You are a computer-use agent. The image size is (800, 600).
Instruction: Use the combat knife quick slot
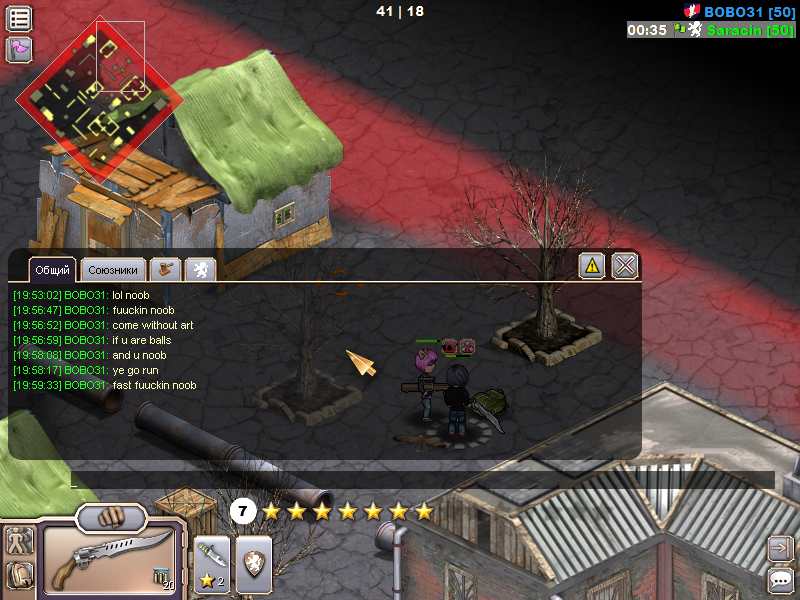coord(211,561)
